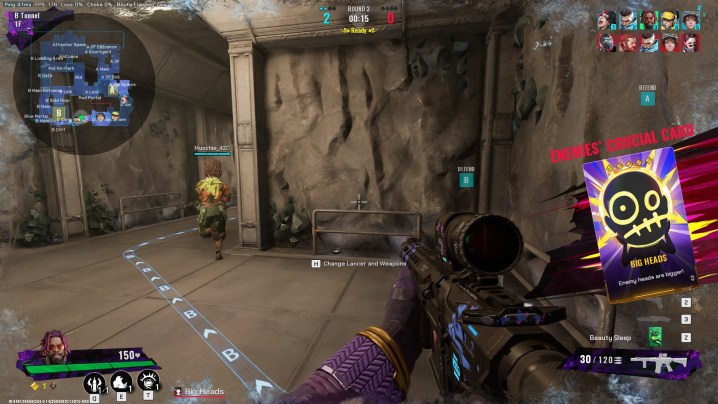Screen dimensions: 718x404
Task: Select the green Beauty Sleep card
Action: pyautogui.click(x=655, y=336)
